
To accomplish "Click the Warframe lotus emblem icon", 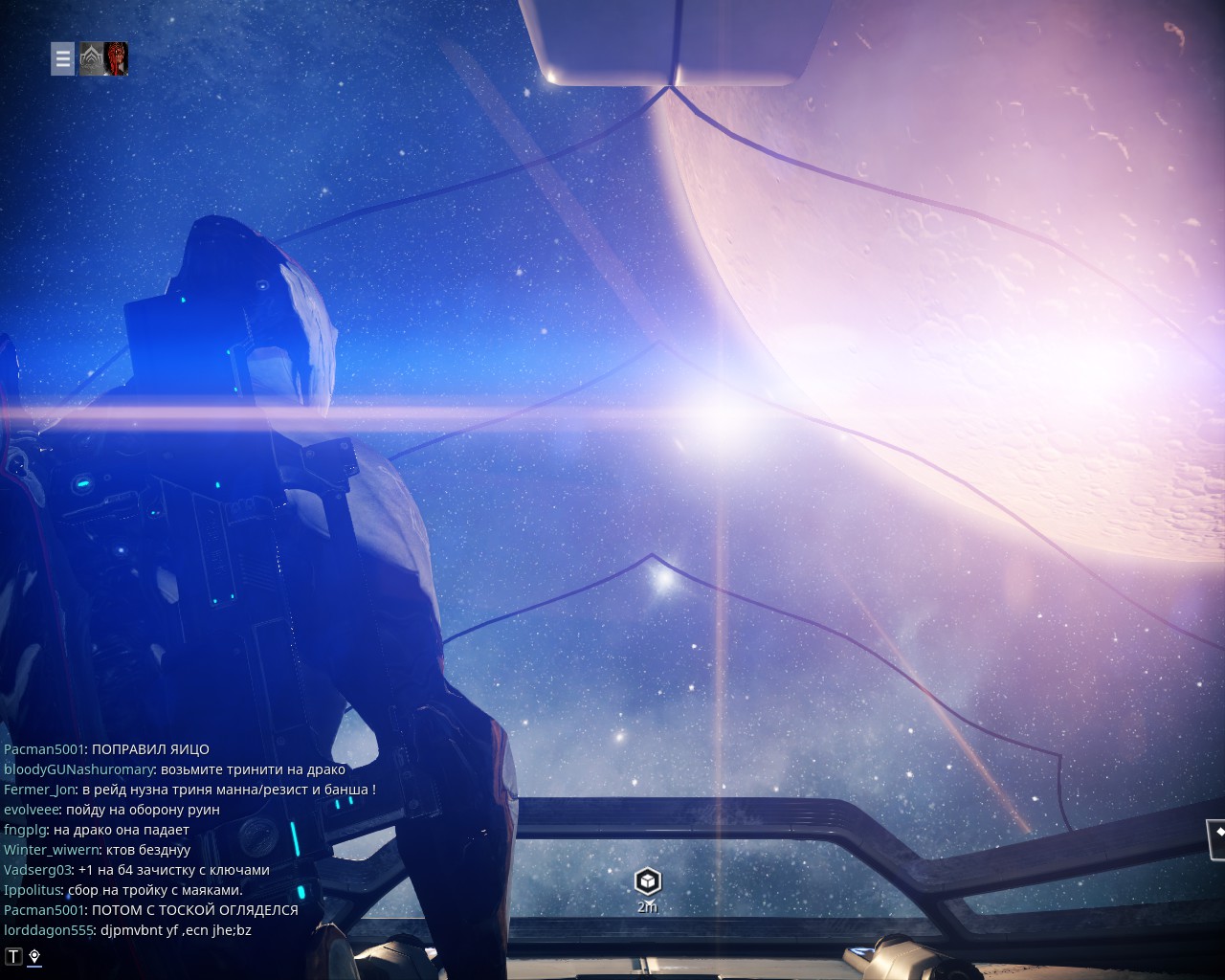I will 91,58.
